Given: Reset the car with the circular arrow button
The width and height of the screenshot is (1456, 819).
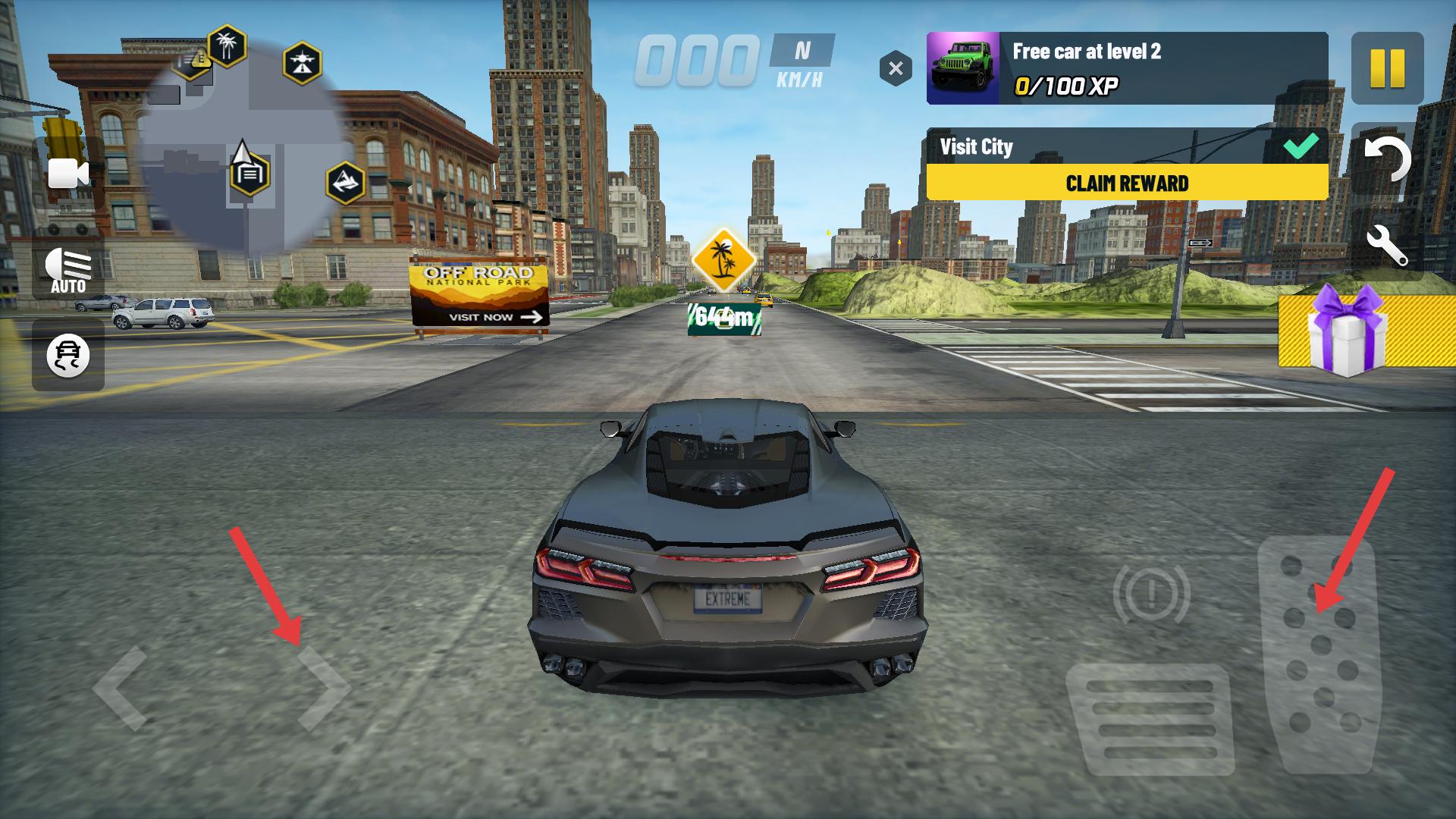Looking at the screenshot, I should [1387, 160].
